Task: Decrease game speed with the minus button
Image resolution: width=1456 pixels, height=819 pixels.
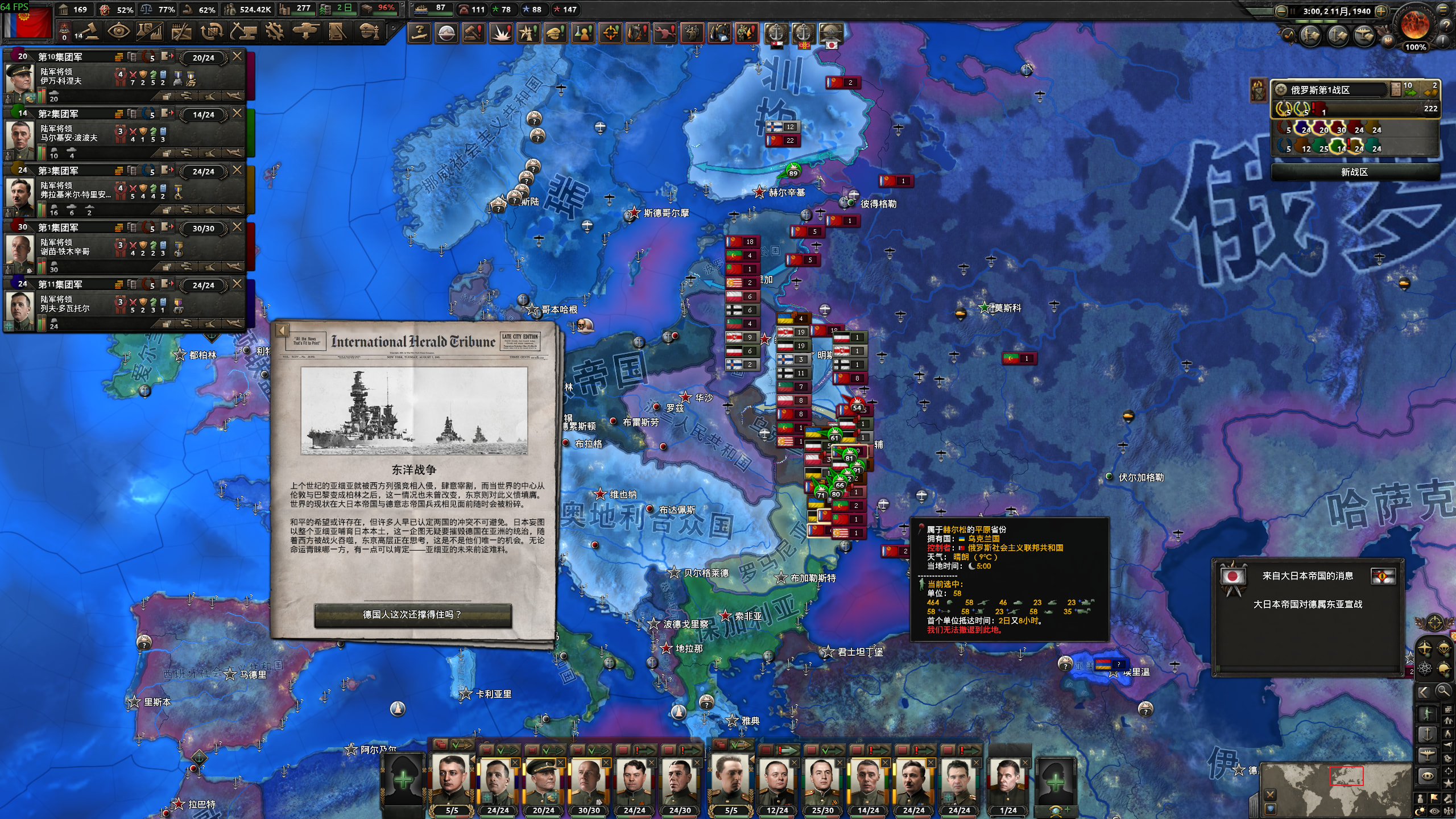Action: point(1281,11)
